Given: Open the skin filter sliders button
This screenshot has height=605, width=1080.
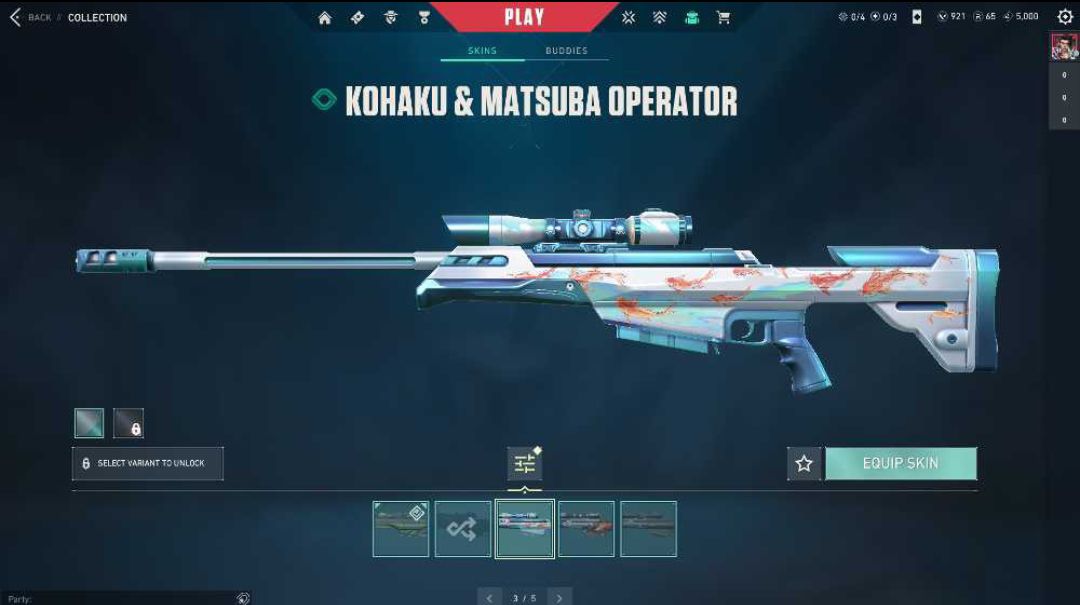Looking at the screenshot, I should tap(524, 463).
